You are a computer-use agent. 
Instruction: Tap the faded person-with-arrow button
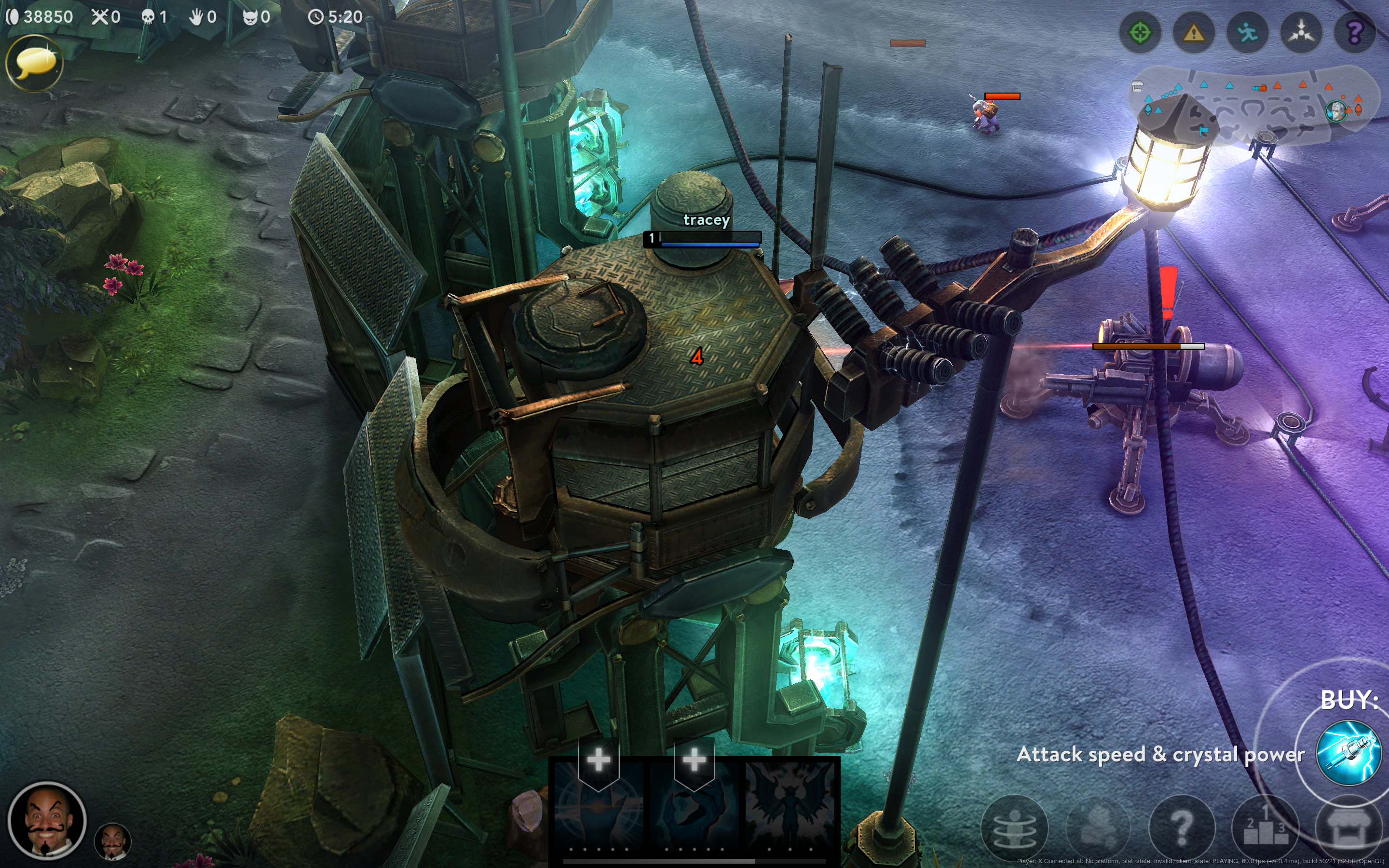click(1098, 828)
